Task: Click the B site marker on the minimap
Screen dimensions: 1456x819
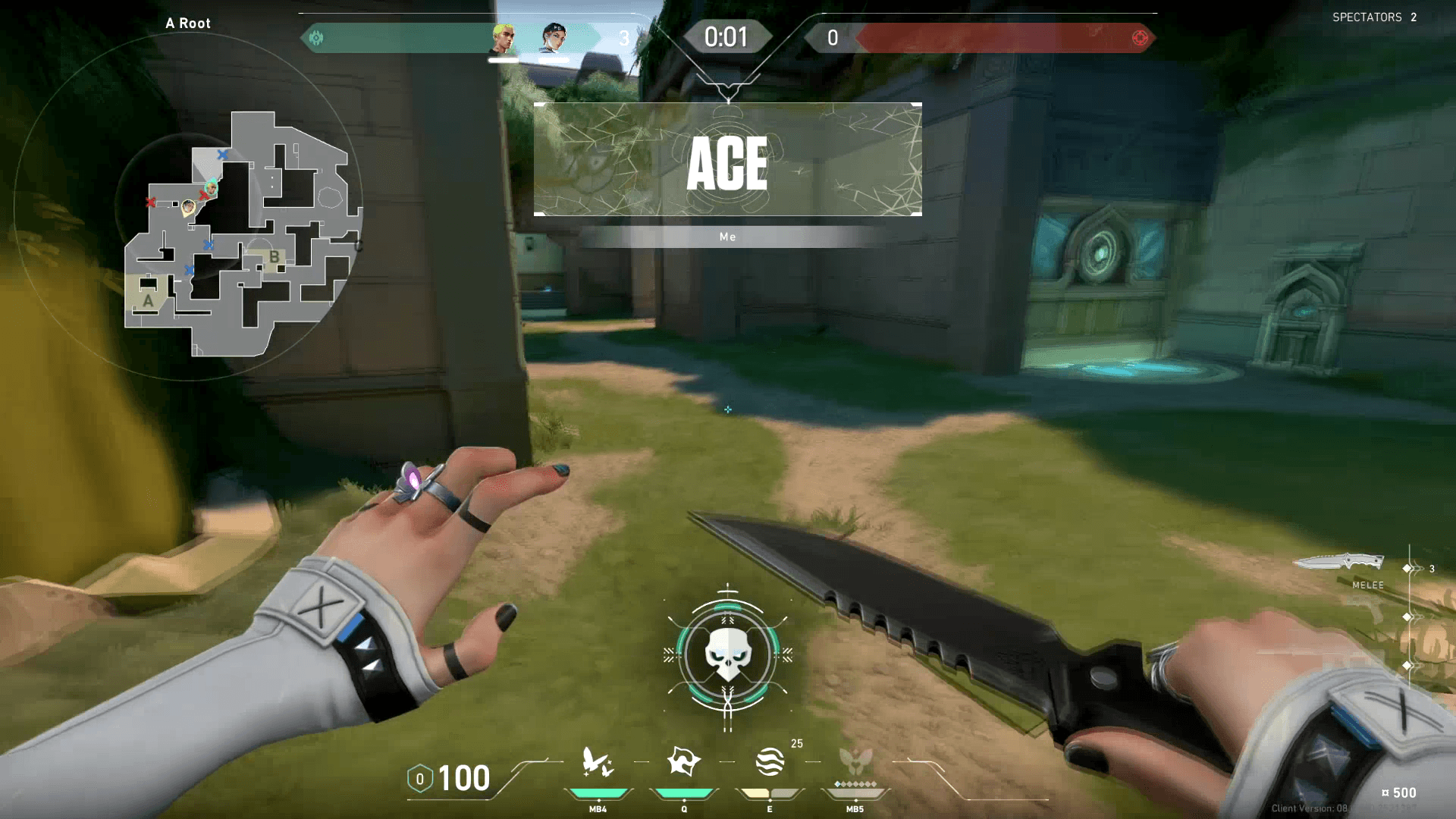Action: pyautogui.click(x=274, y=257)
